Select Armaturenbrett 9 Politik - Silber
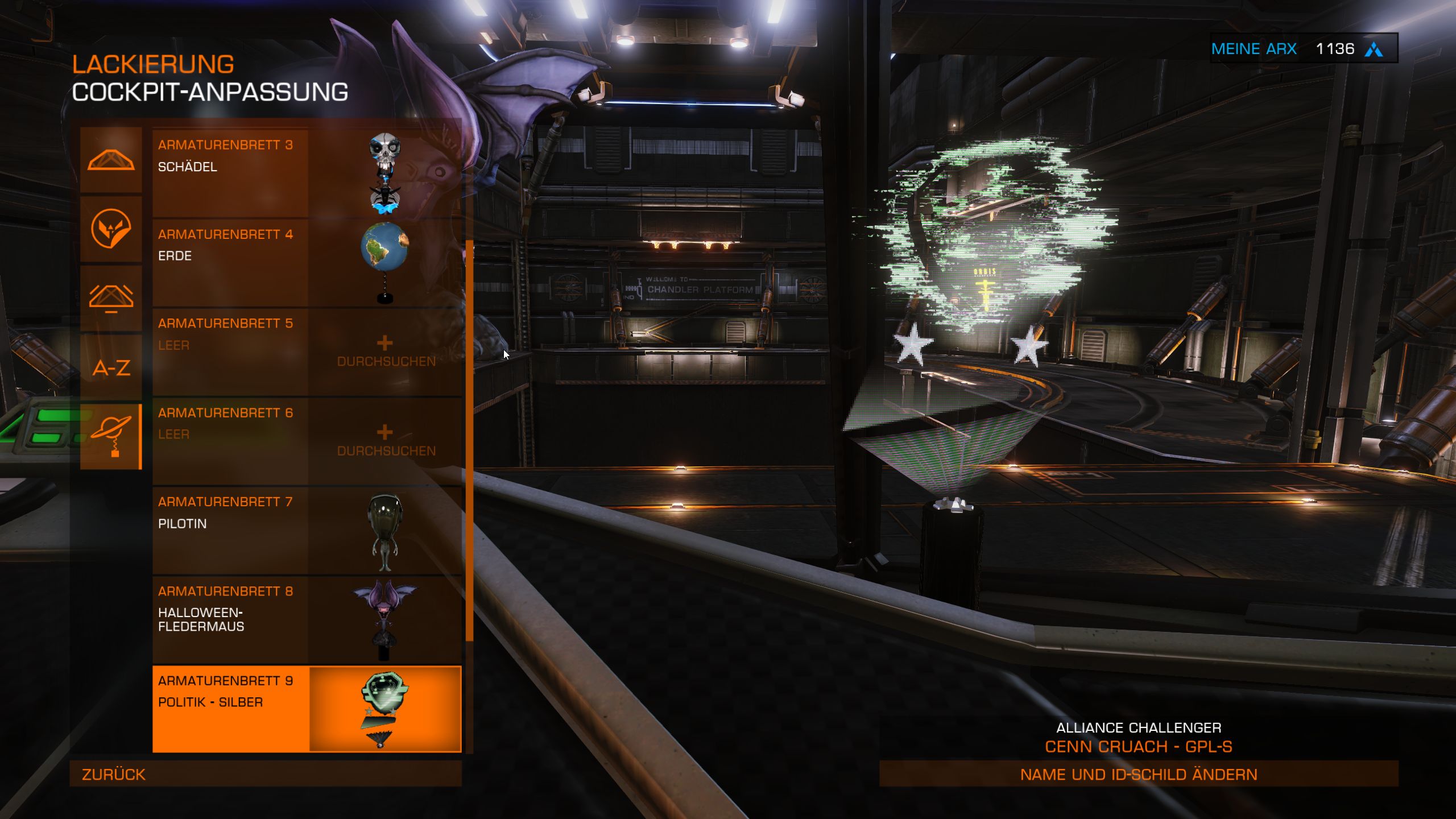Screen dimensions: 1456x819 (x=307, y=709)
